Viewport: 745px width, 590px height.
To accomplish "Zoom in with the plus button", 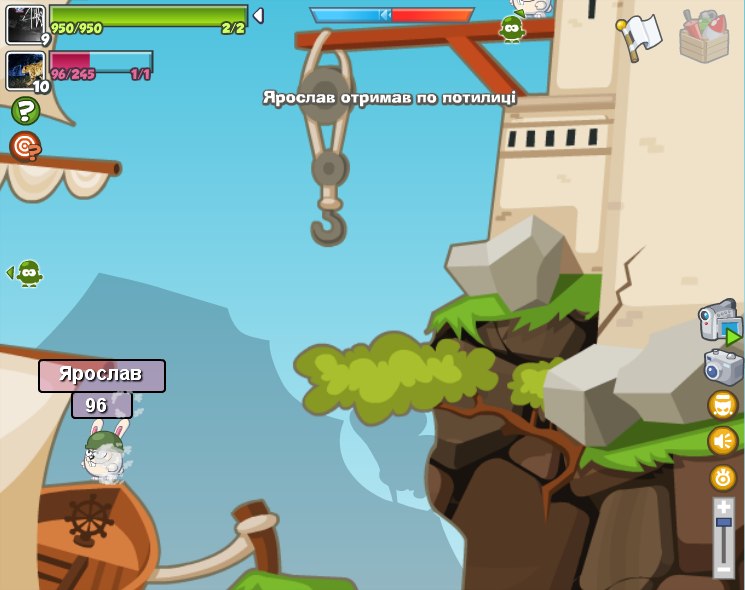I will (x=724, y=507).
